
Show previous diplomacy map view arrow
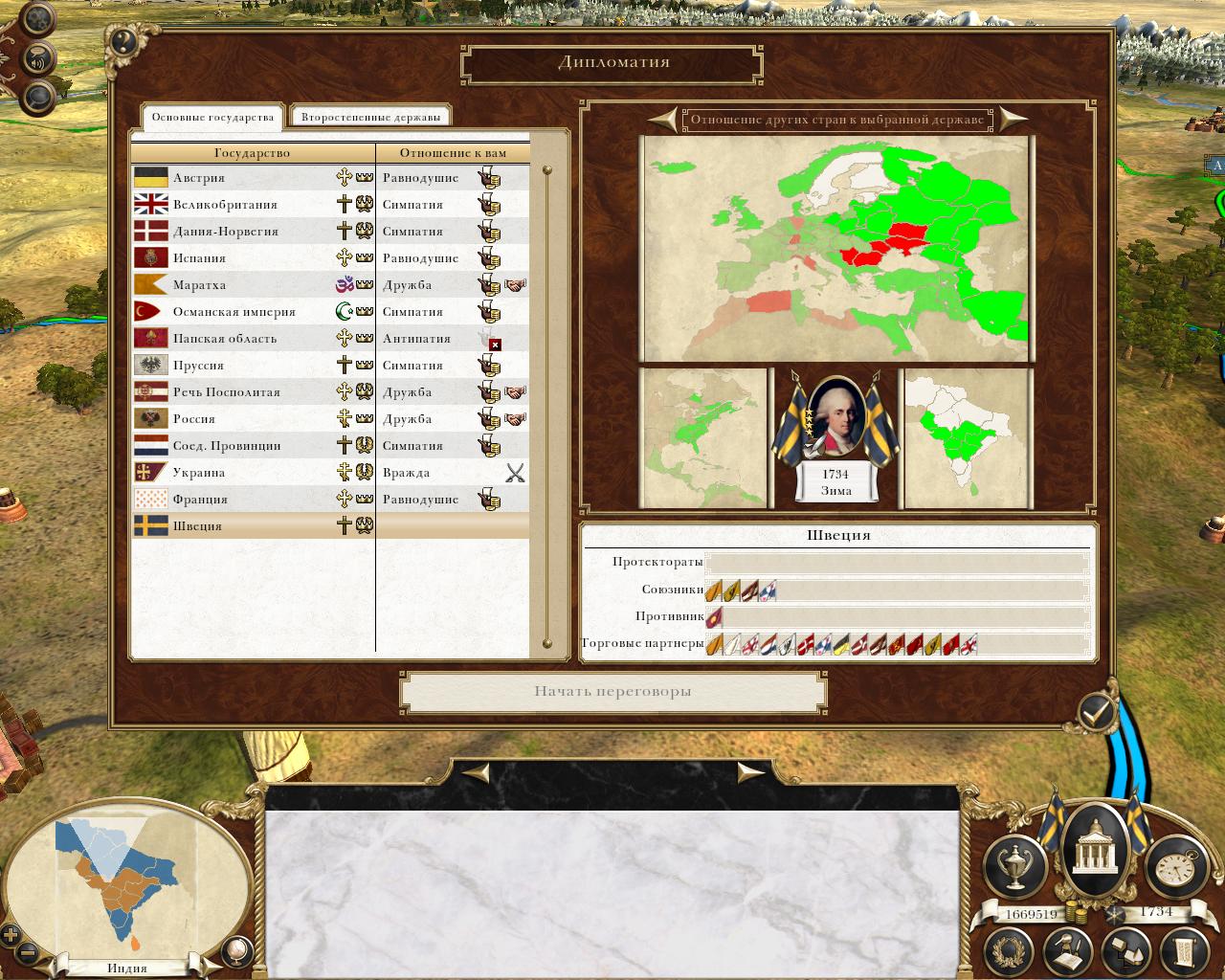click(662, 120)
